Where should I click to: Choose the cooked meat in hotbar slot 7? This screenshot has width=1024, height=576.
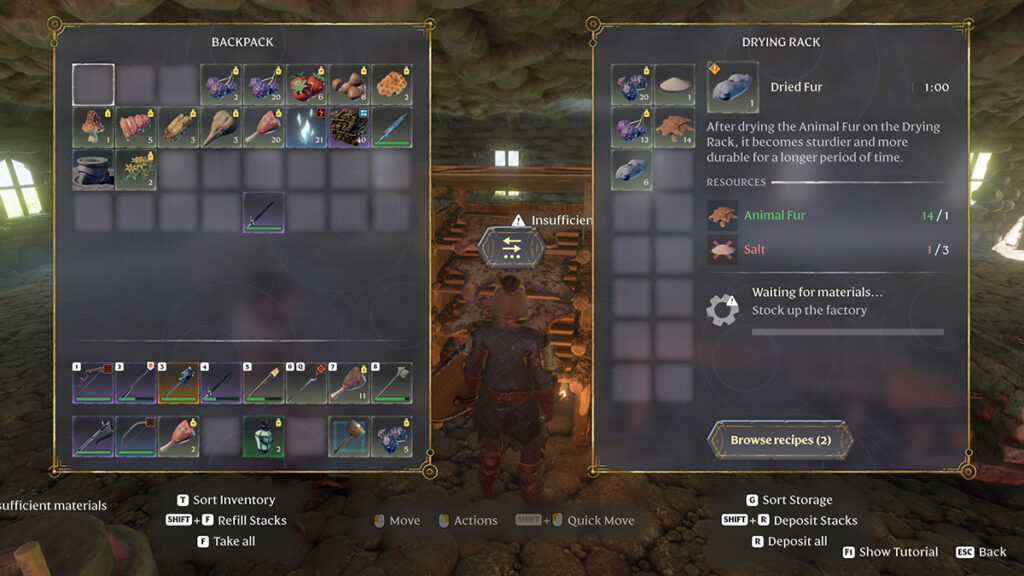[349, 383]
